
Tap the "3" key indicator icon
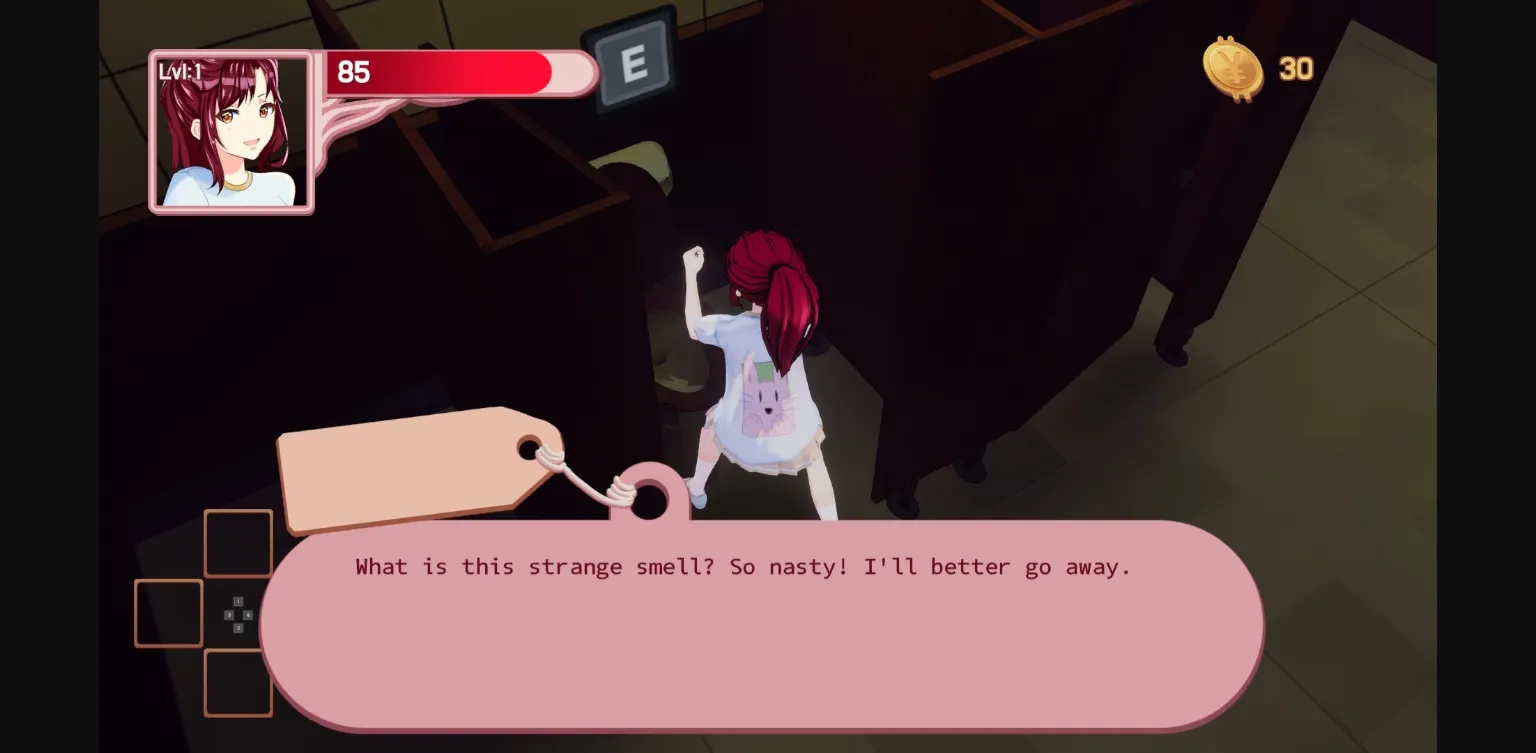[x=229, y=615]
